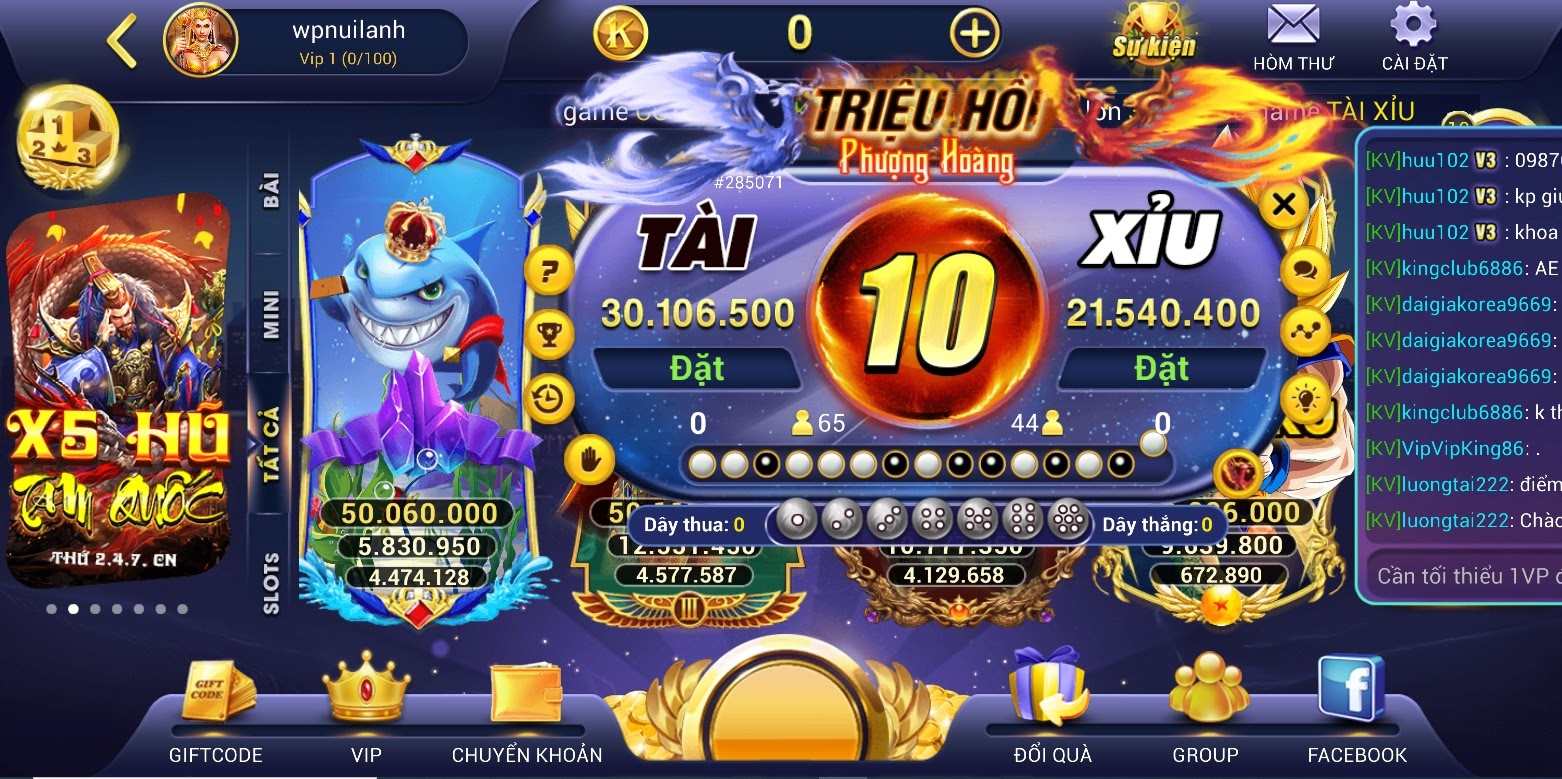Close the Tài Xỉu popup
Screen dimensions: 1562x779
(x=1284, y=206)
